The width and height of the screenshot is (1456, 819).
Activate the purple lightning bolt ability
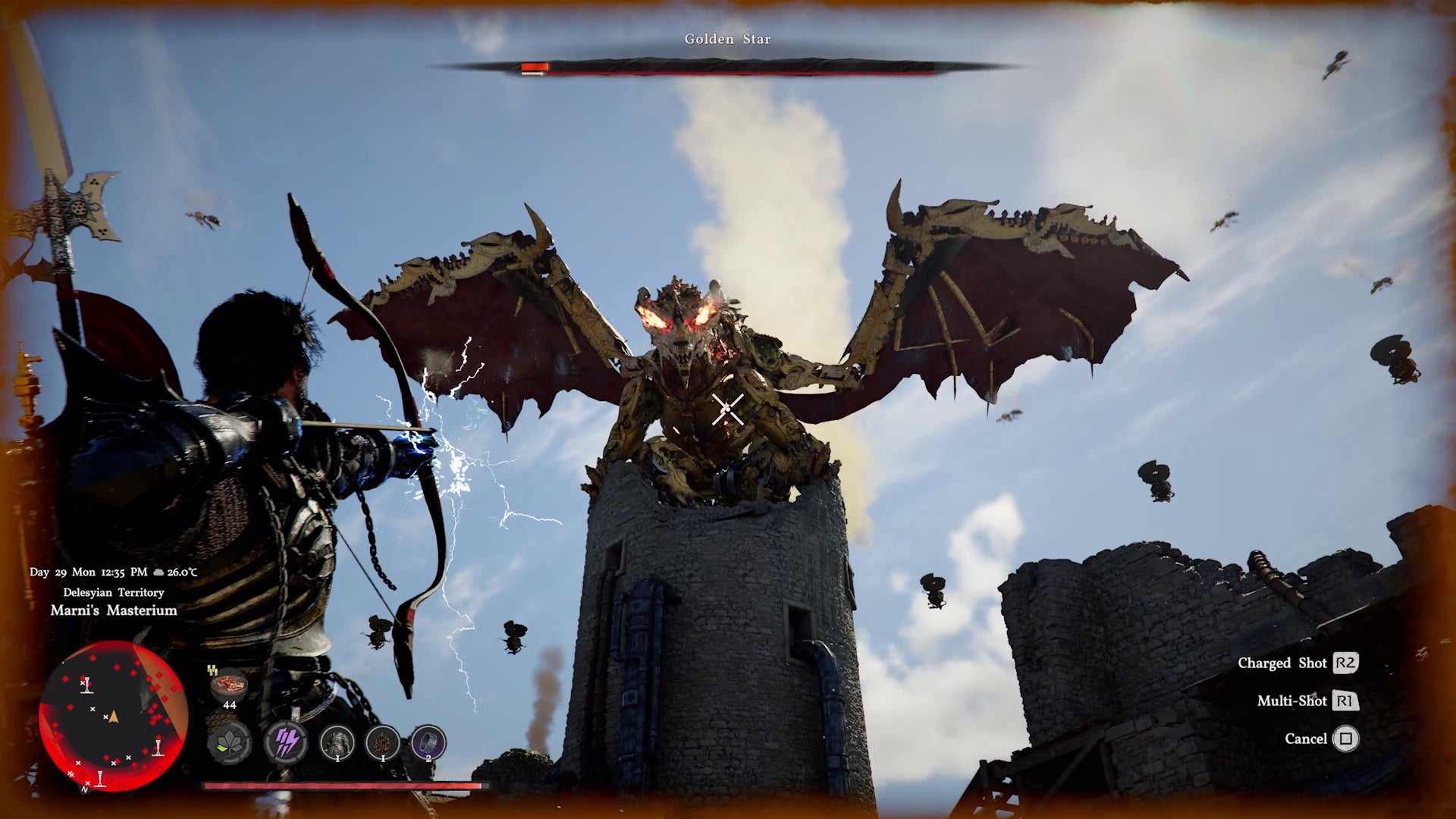pyautogui.click(x=286, y=742)
